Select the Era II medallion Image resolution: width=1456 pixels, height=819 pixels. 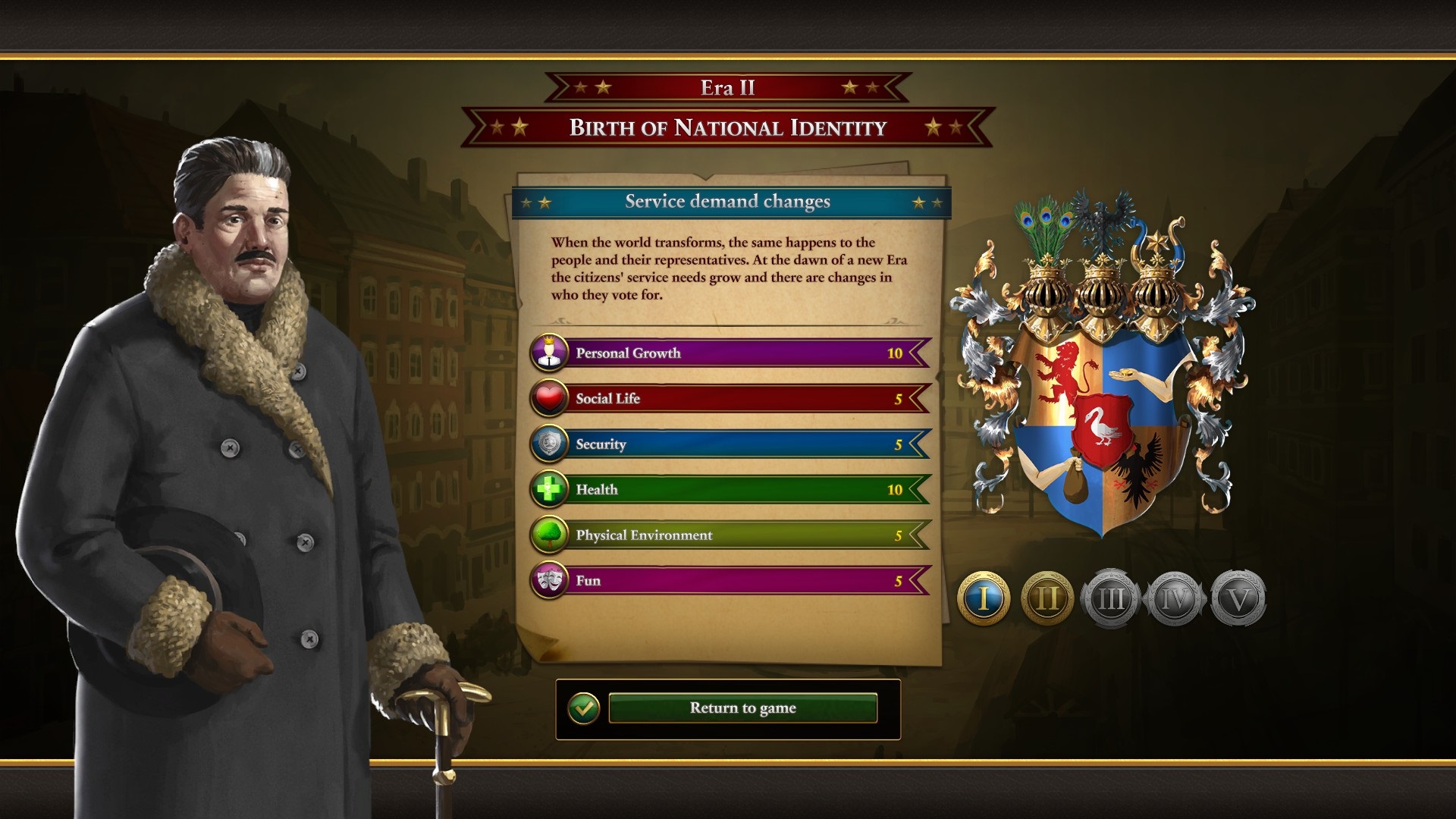(1047, 598)
